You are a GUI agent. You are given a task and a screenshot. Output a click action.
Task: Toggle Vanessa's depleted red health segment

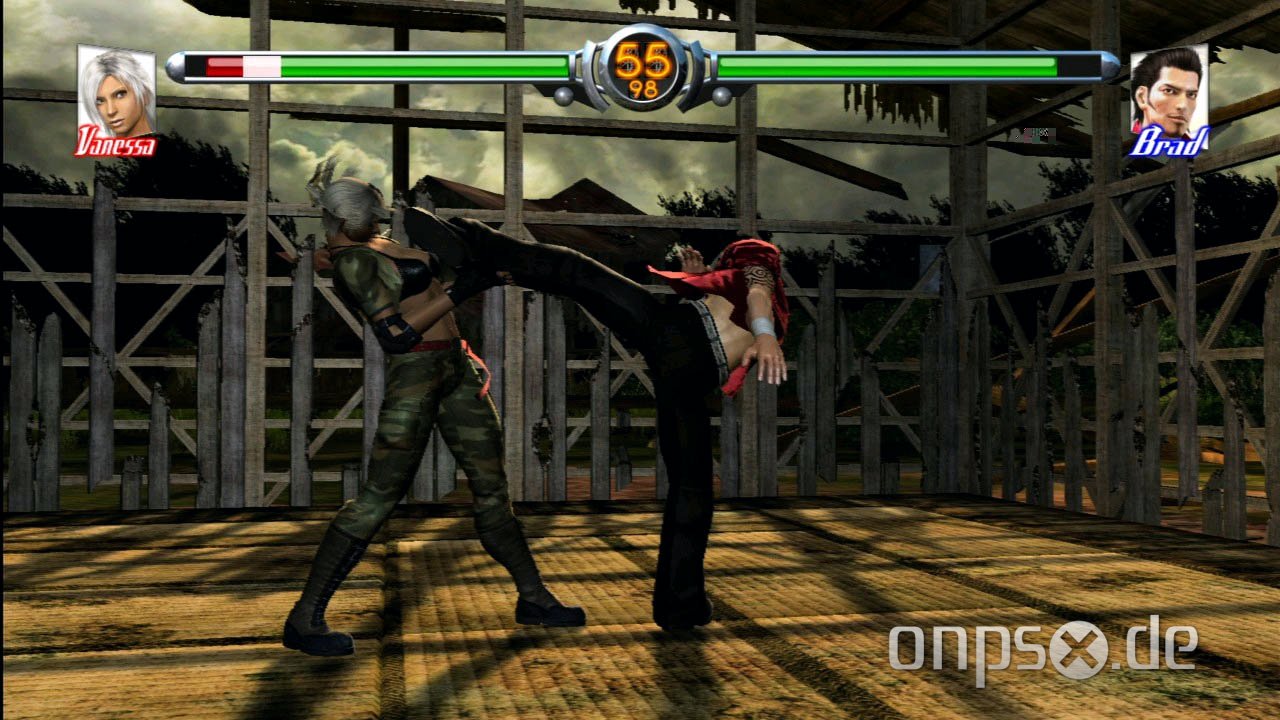(222, 66)
